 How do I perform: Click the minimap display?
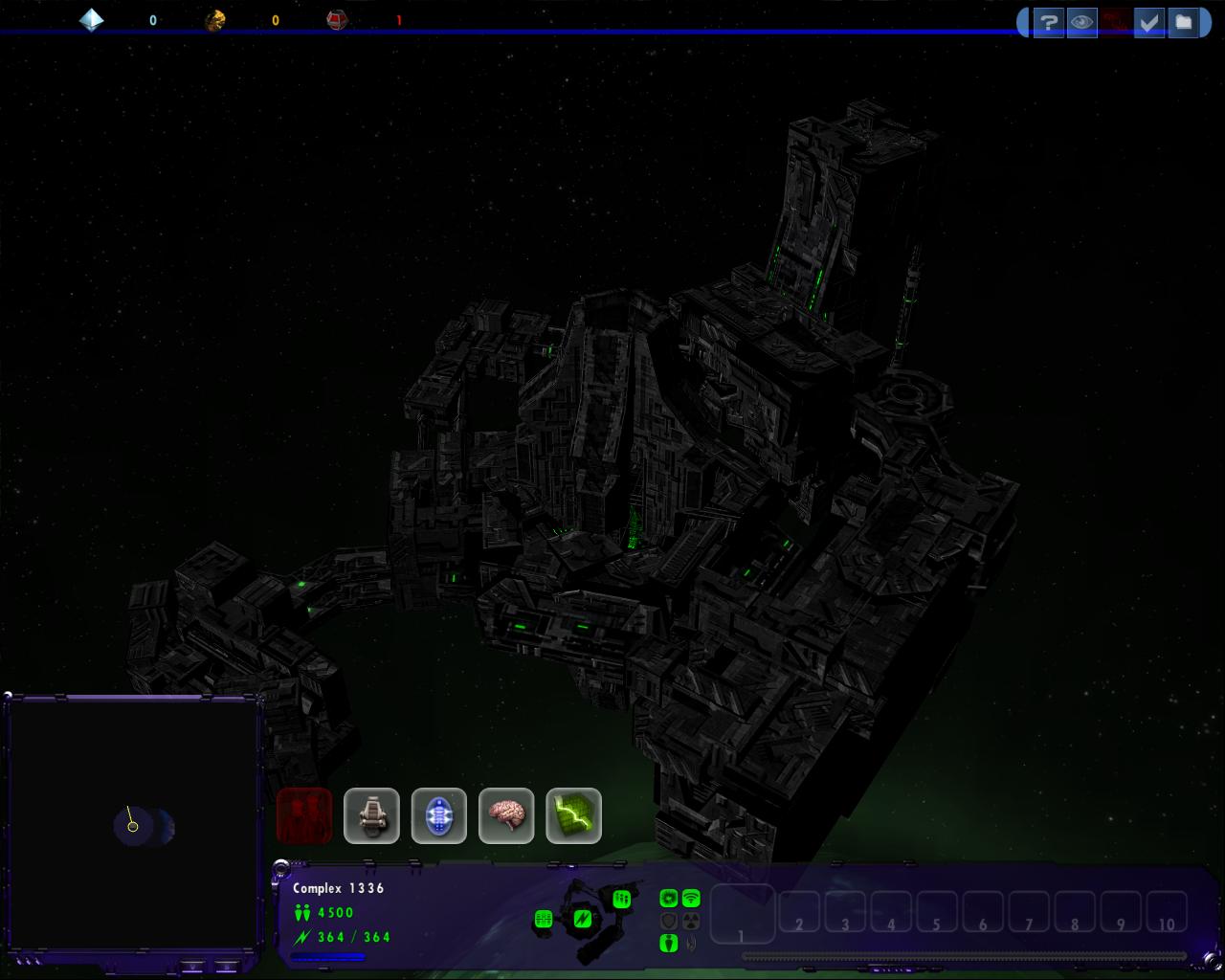click(133, 826)
